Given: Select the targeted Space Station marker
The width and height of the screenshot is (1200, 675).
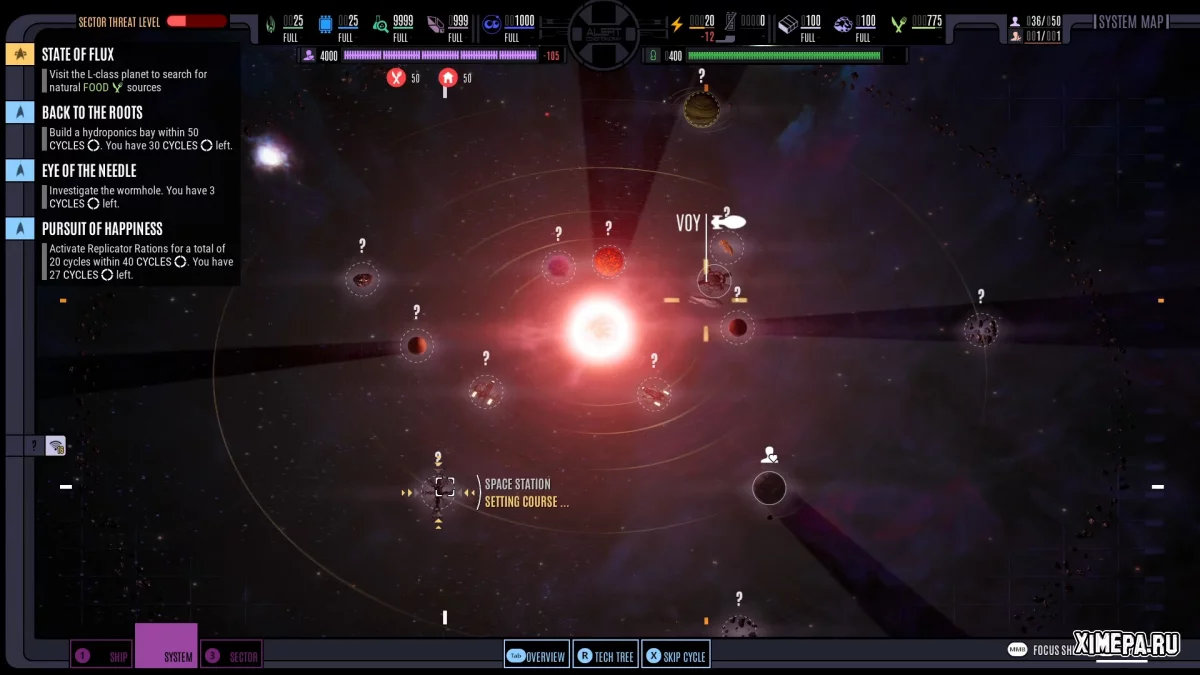Looking at the screenshot, I should [x=444, y=488].
